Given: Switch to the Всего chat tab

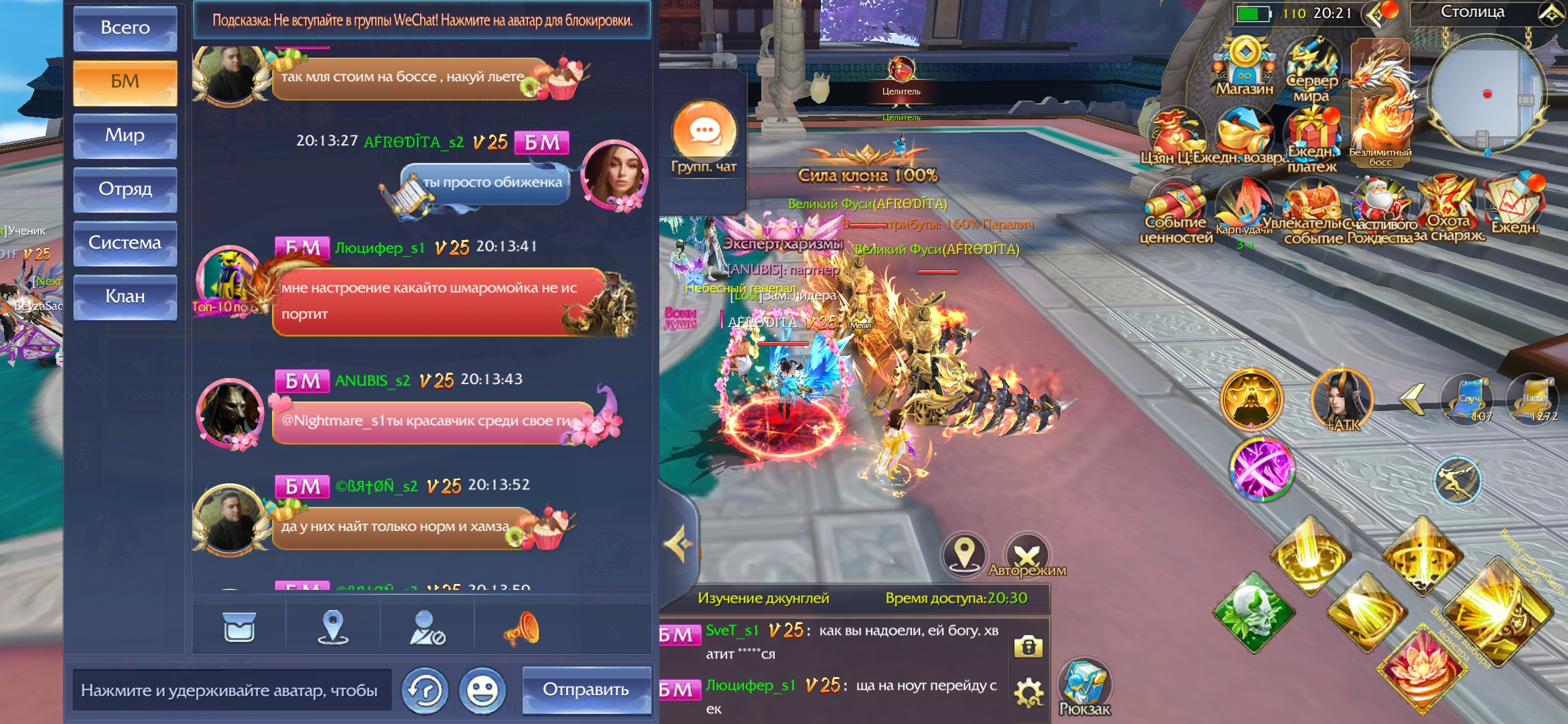Looking at the screenshot, I should coord(125,28).
